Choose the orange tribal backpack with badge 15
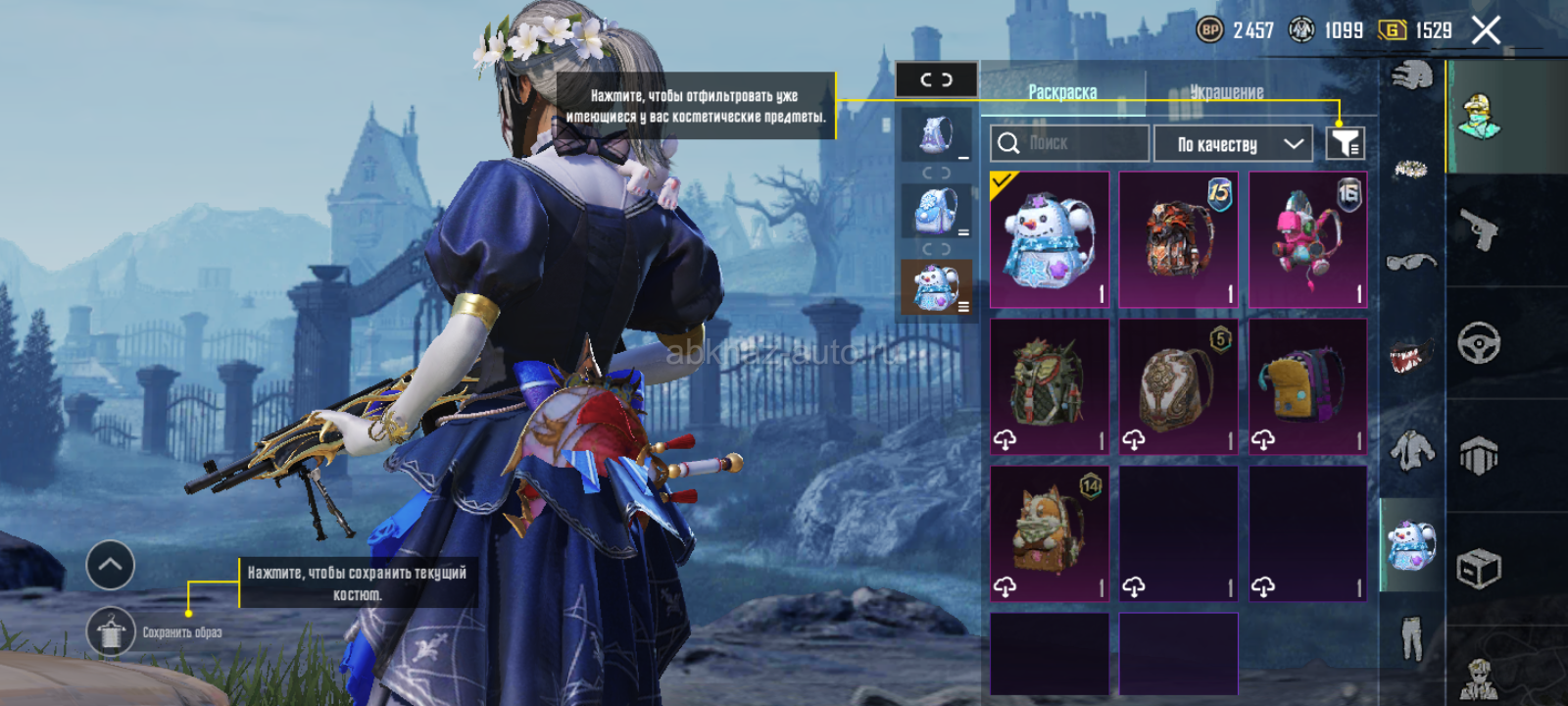This screenshot has height=706, width=1568. (1179, 240)
